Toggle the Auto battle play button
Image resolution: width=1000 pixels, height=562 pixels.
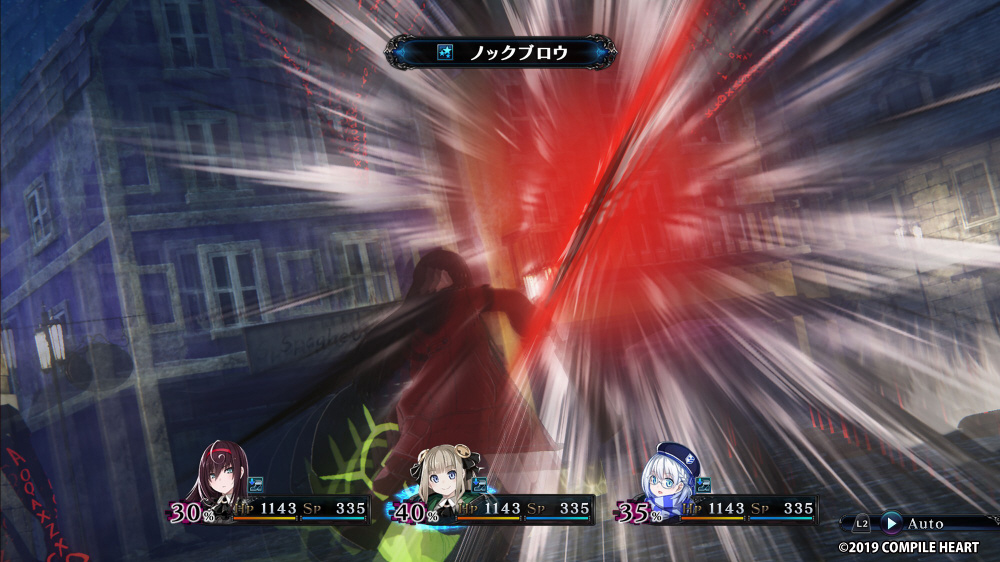point(891,523)
